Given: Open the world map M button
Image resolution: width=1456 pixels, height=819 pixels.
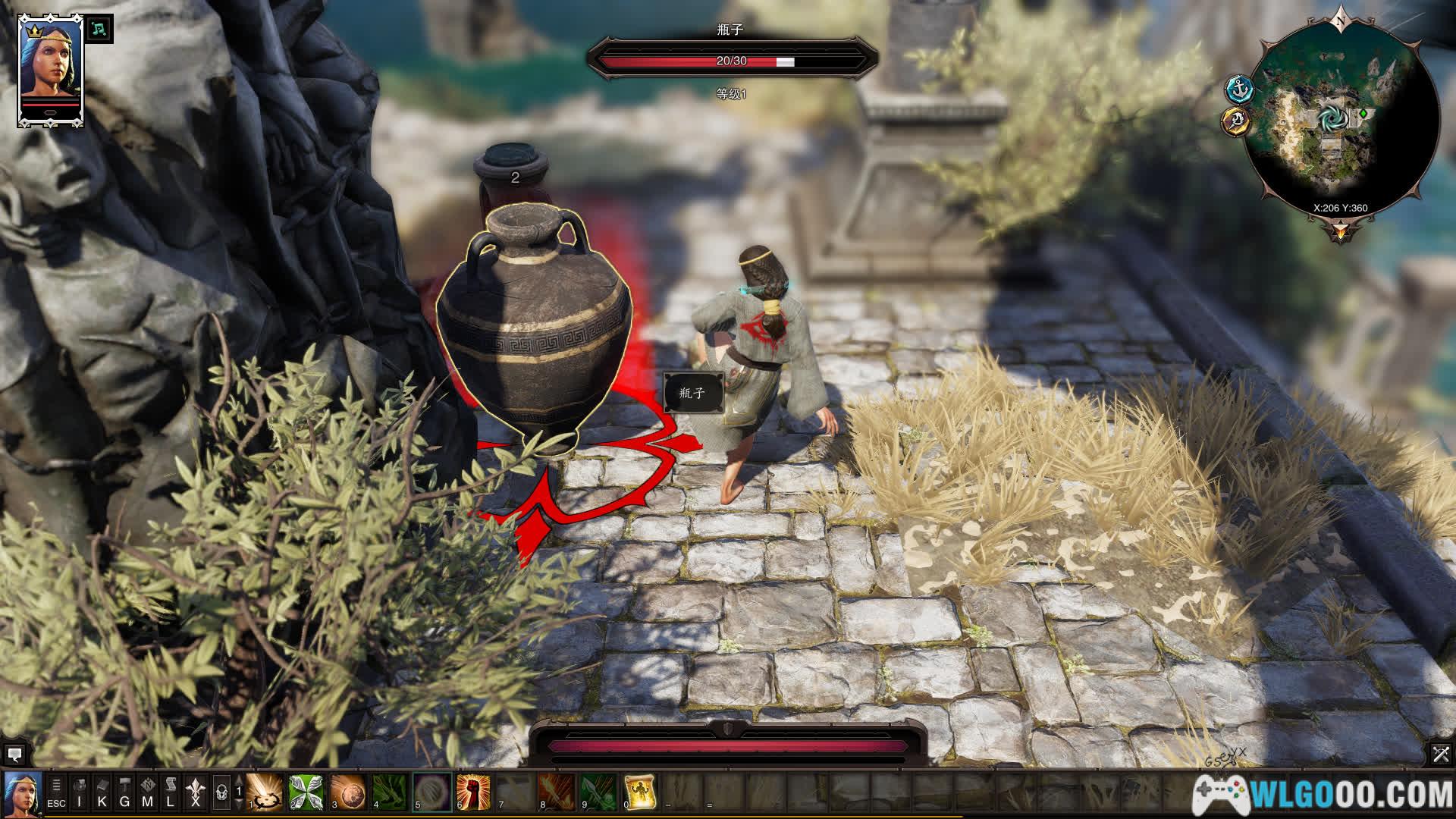Looking at the screenshot, I should (148, 792).
